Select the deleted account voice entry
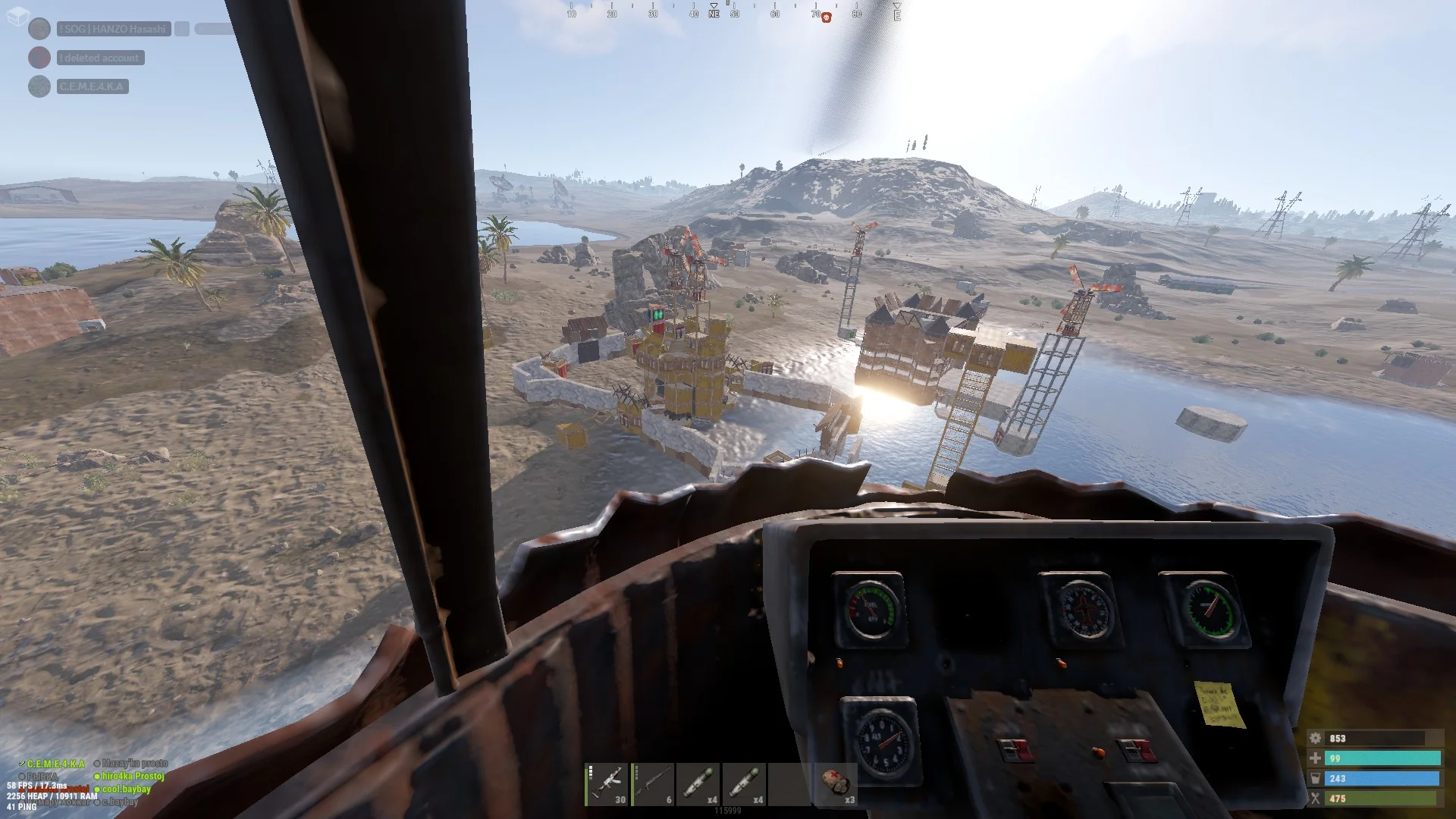The height and width of the screenshot is (819, 1456). pos(100,58)
